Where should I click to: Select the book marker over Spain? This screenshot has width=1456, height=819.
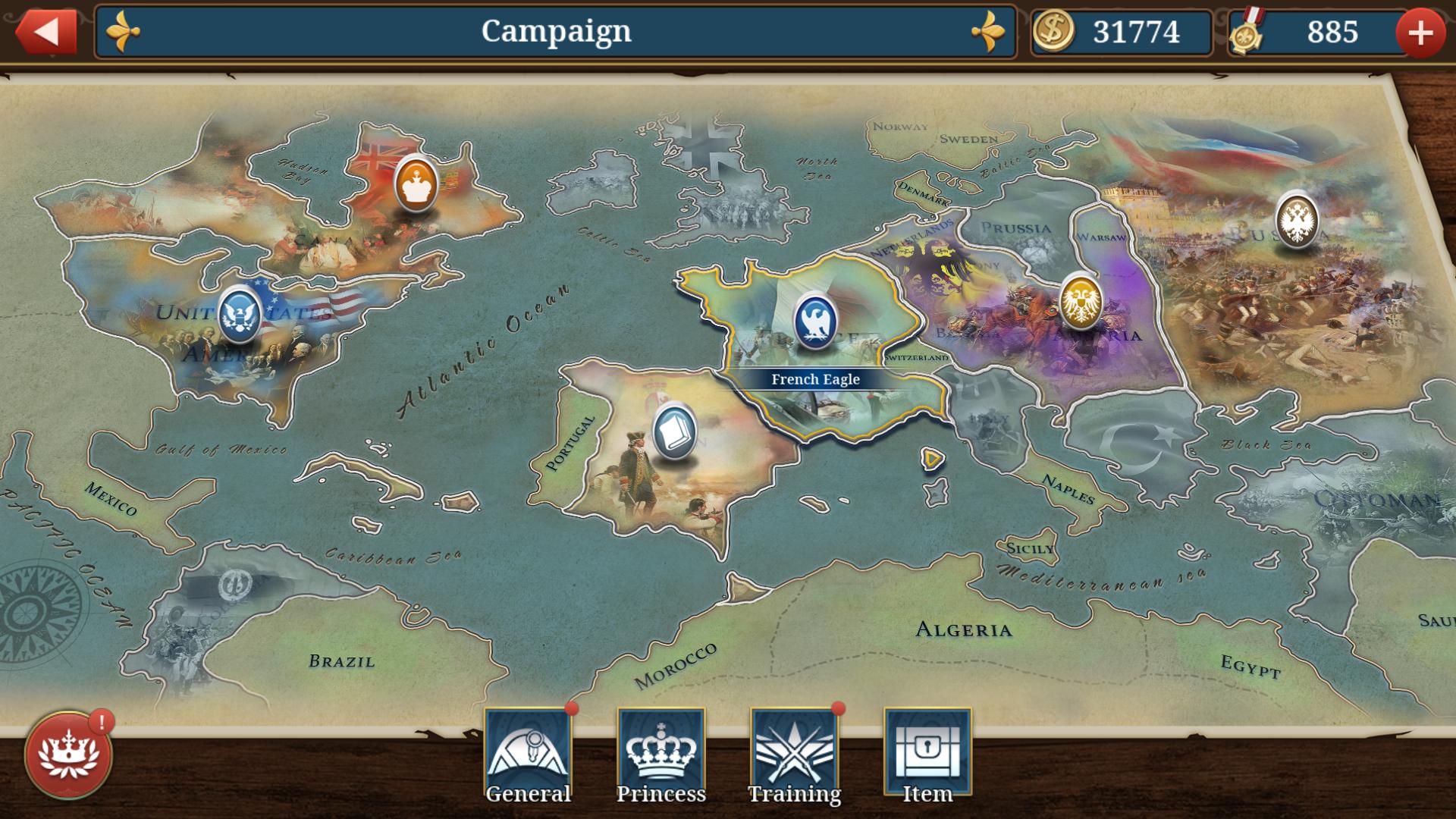pyautogui.click(x=674, y=432)
